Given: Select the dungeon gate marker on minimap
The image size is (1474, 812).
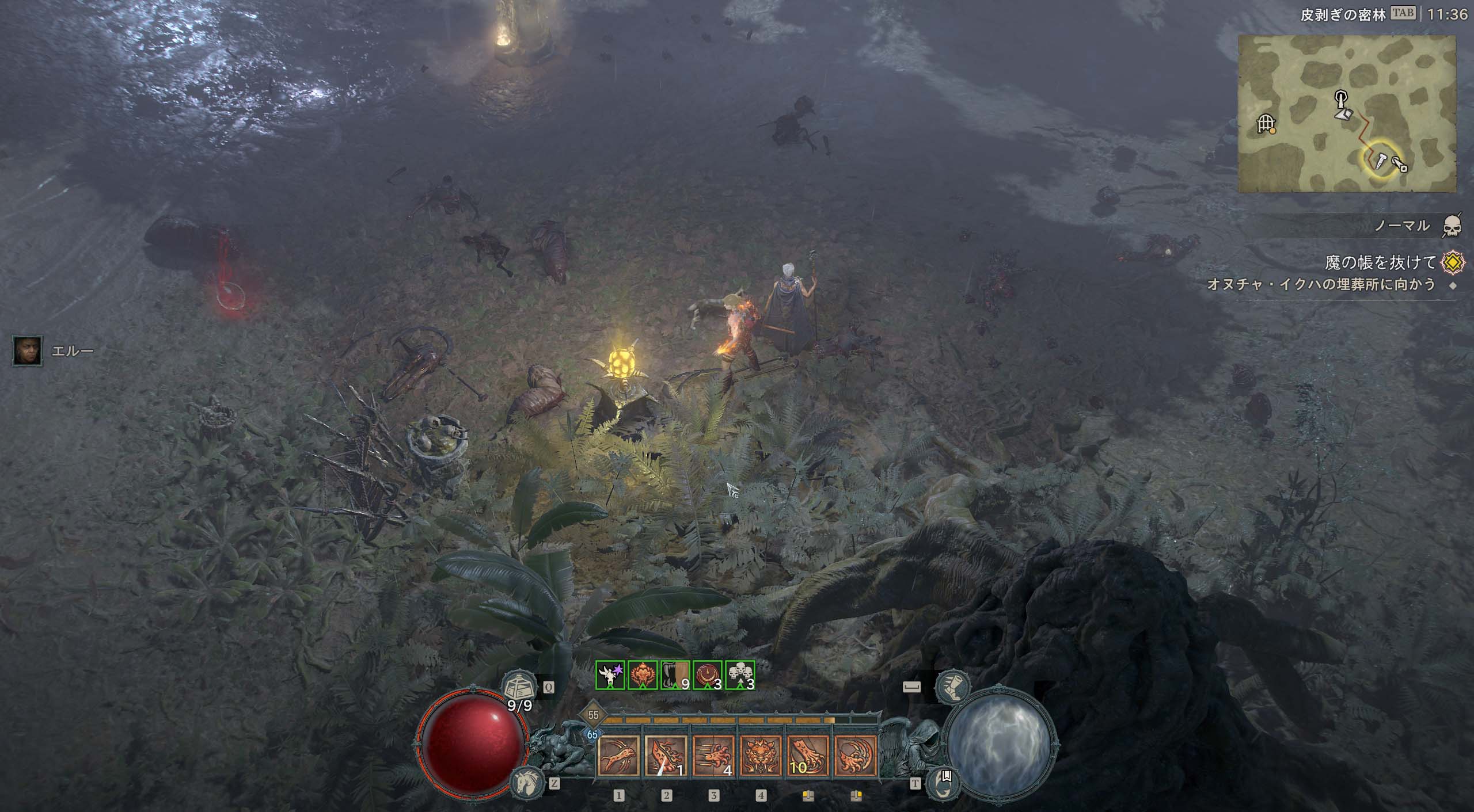Looking at the screenshot, I should coord(1266,123).
